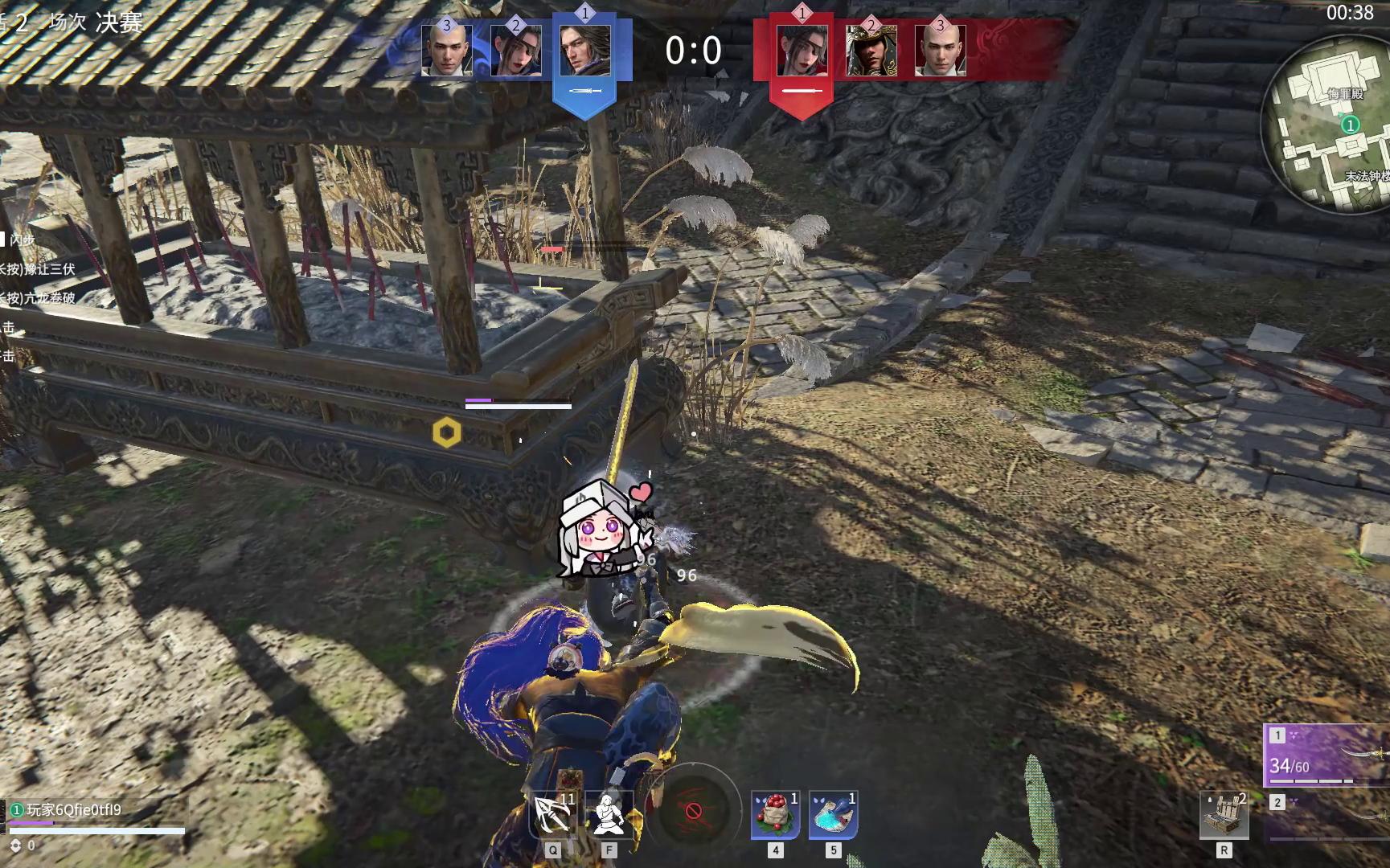Switch to the secondary weapon slot

(x=1328, y=816)
